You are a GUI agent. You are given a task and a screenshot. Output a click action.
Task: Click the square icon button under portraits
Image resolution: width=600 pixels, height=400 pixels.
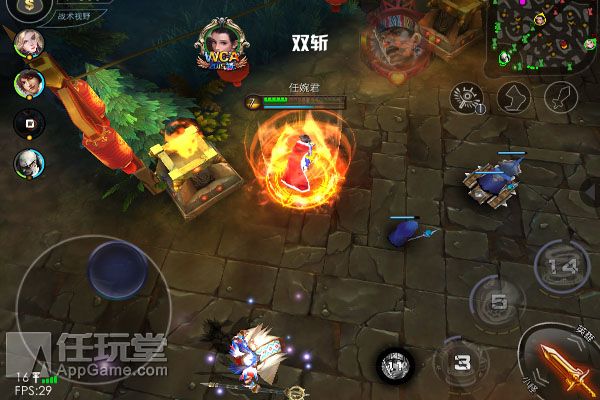tap(29, 122)
